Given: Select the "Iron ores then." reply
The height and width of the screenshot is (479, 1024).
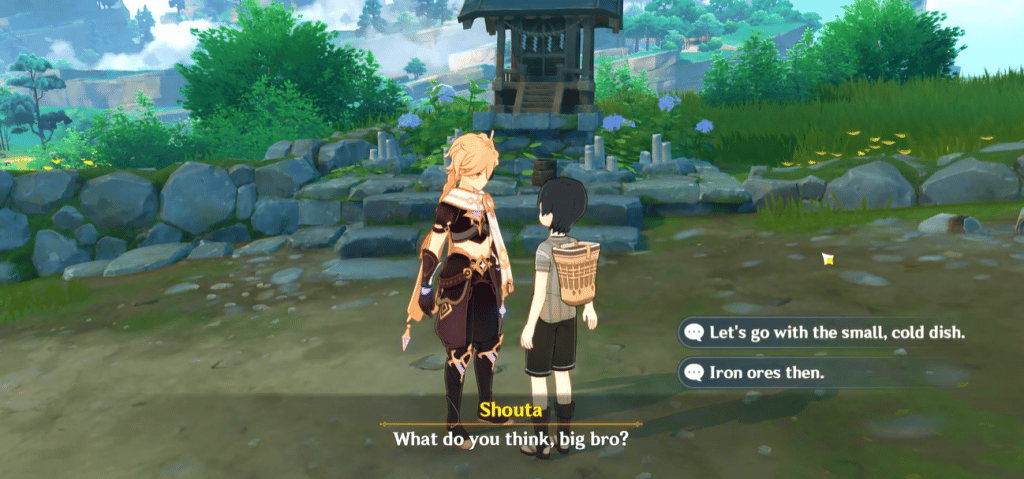Looking at the screenshot, I should (x=771, y=374).
